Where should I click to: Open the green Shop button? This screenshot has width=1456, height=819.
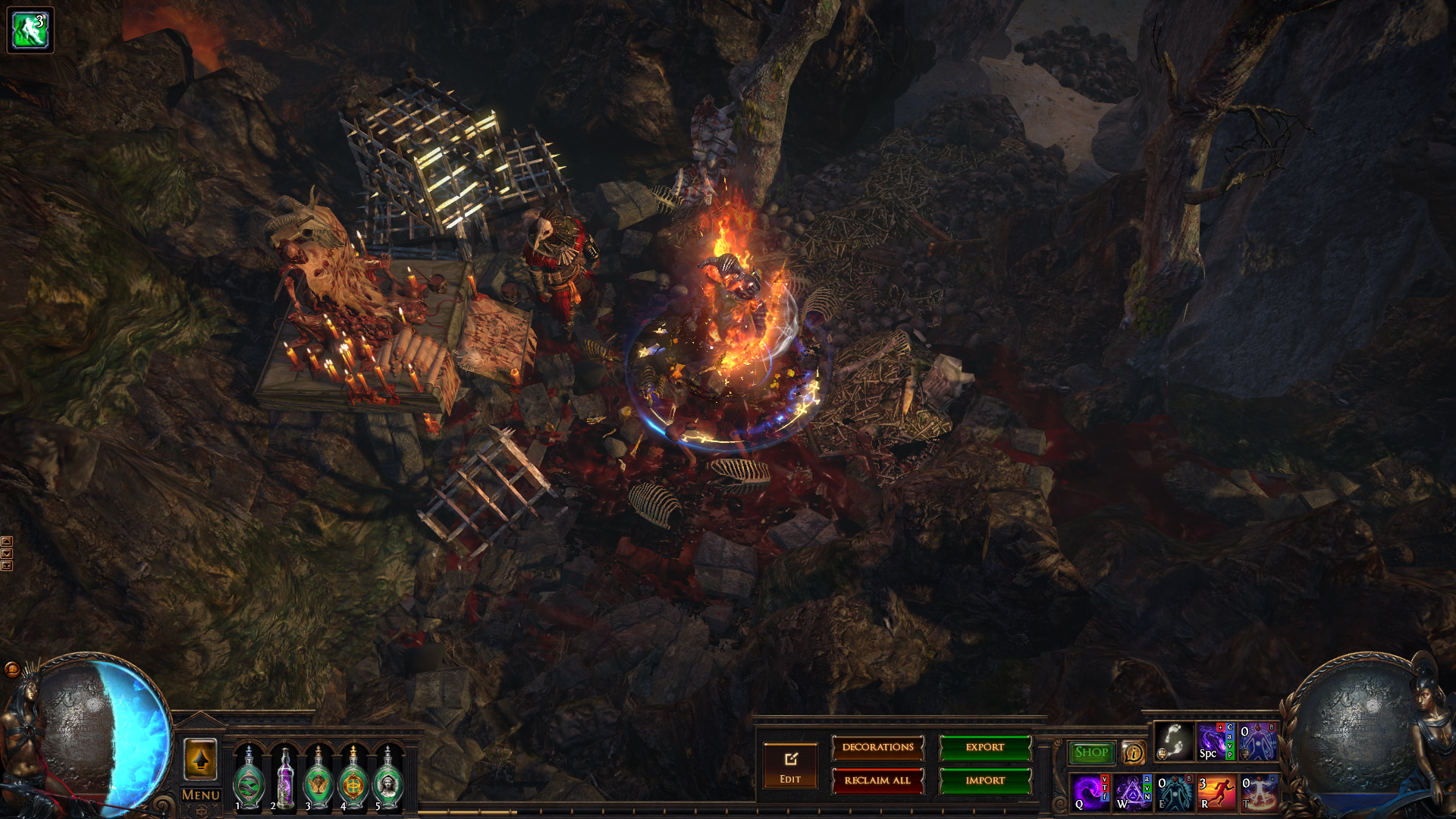pyautogui.click(x=1091, y=752)
